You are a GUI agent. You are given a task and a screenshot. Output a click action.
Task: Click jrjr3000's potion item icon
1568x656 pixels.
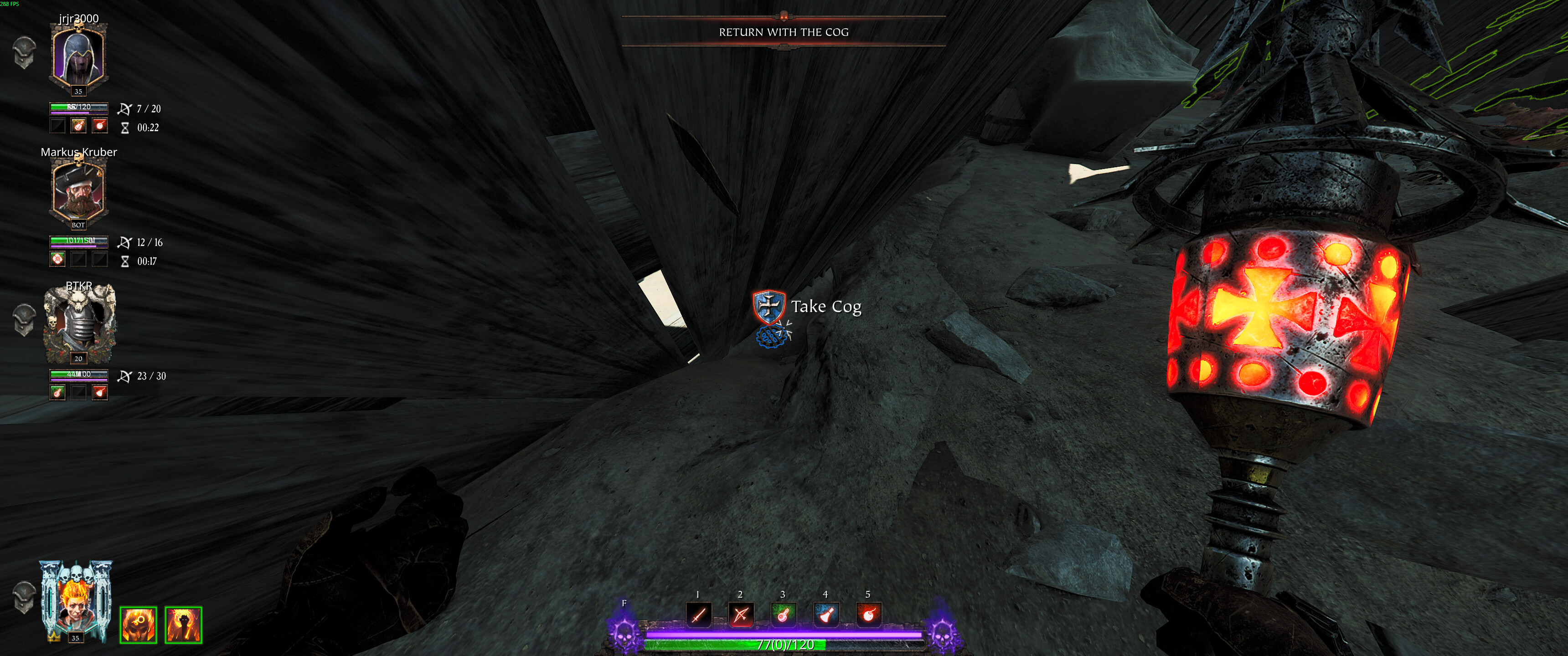78,125
